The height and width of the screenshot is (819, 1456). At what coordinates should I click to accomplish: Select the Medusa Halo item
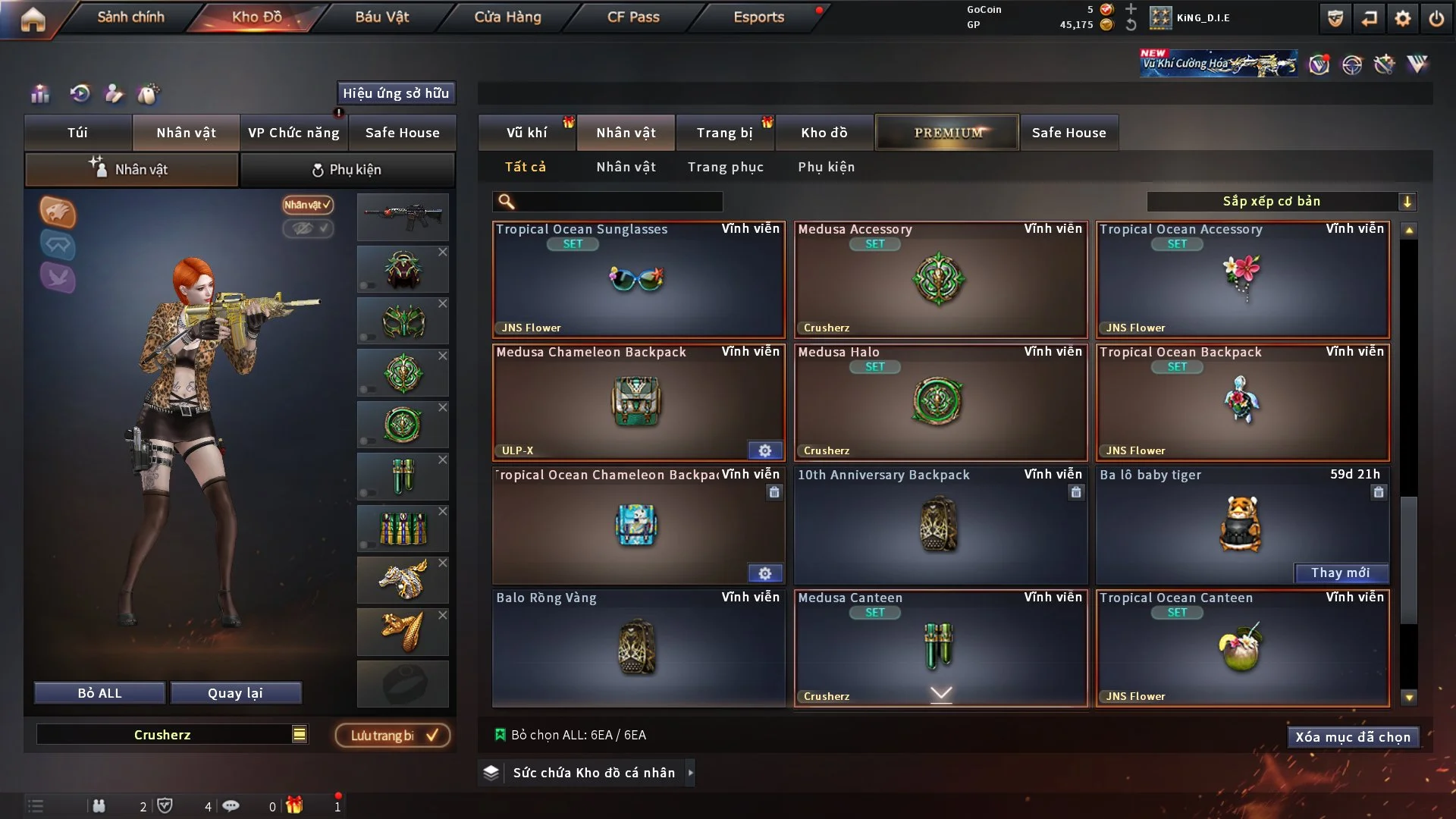[940, 403]
